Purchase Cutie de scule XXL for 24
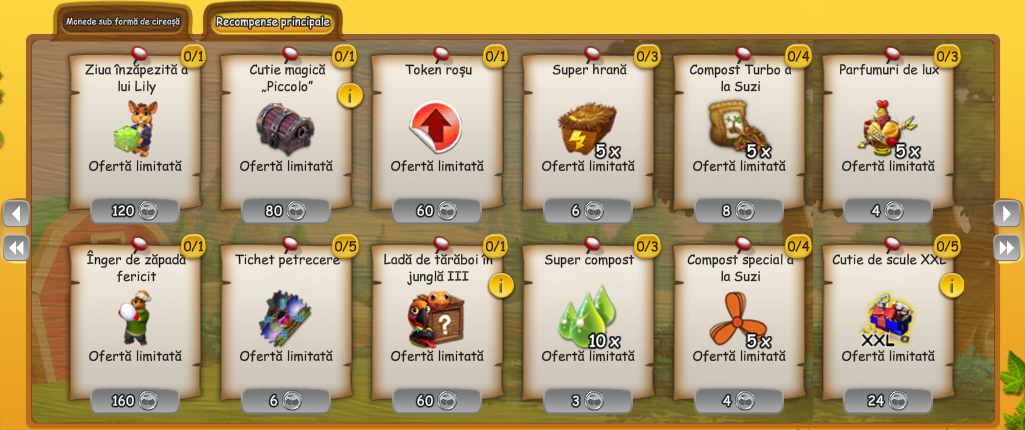 [888, 401]
